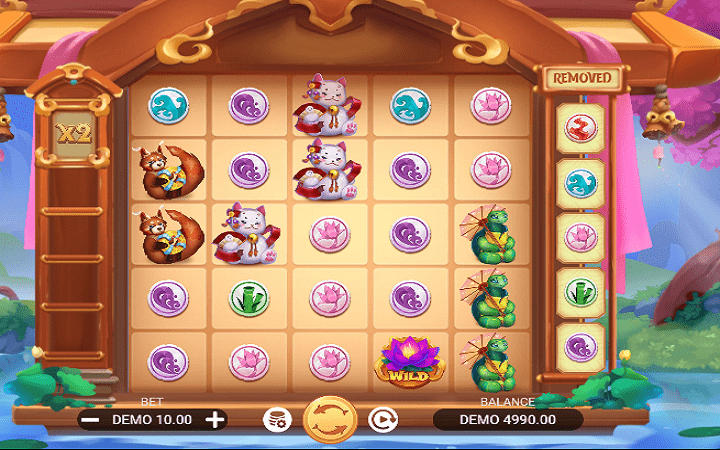Start autoplay with the circular play icon
720x450 pixels.
382,420
